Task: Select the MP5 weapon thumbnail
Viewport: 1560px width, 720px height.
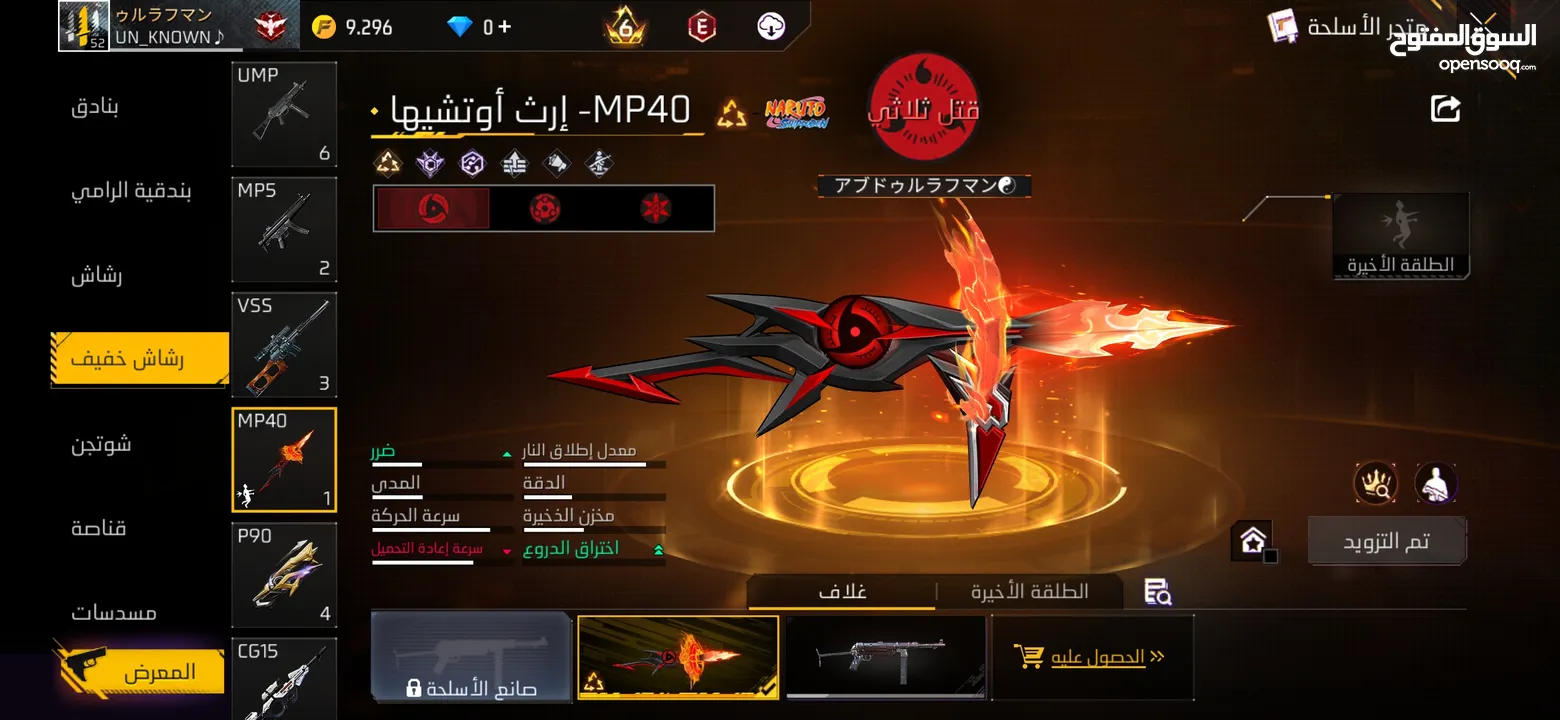Action: click(x=284, y=229)
